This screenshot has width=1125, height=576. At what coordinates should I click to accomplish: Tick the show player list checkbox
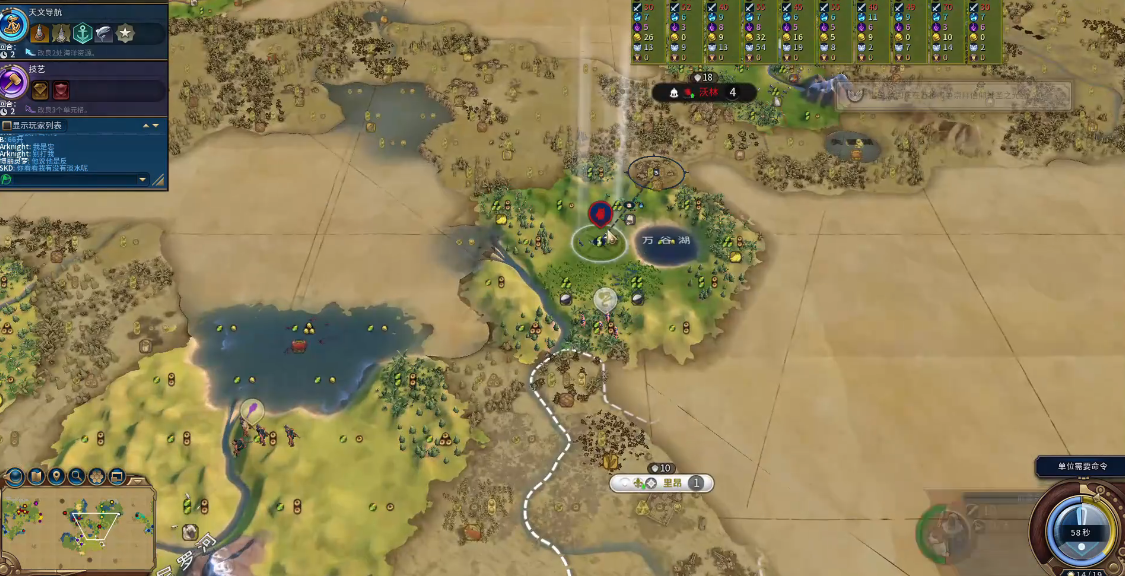click(7, 126)
